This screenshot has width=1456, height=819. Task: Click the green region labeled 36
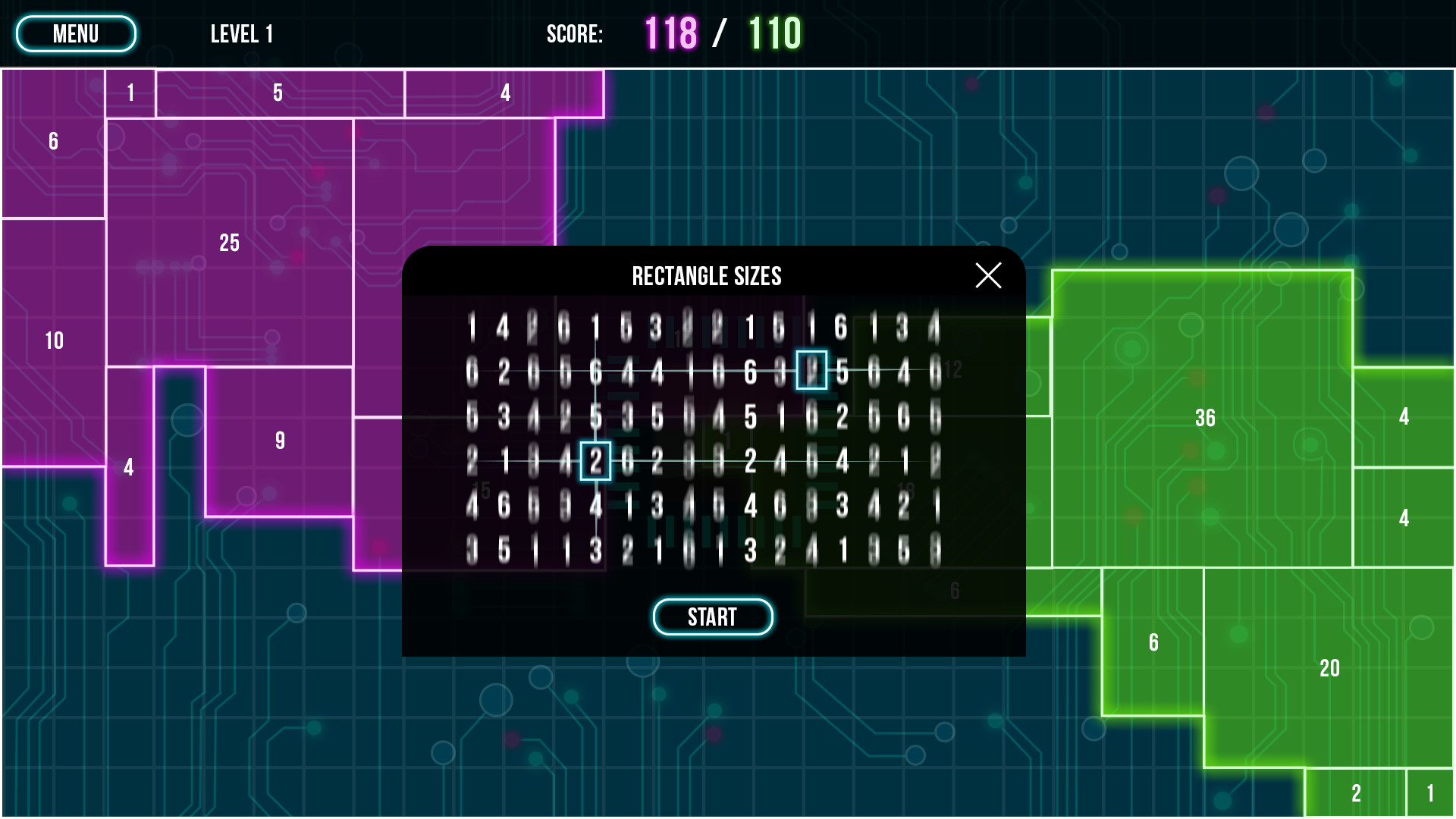click(1206, 418)
